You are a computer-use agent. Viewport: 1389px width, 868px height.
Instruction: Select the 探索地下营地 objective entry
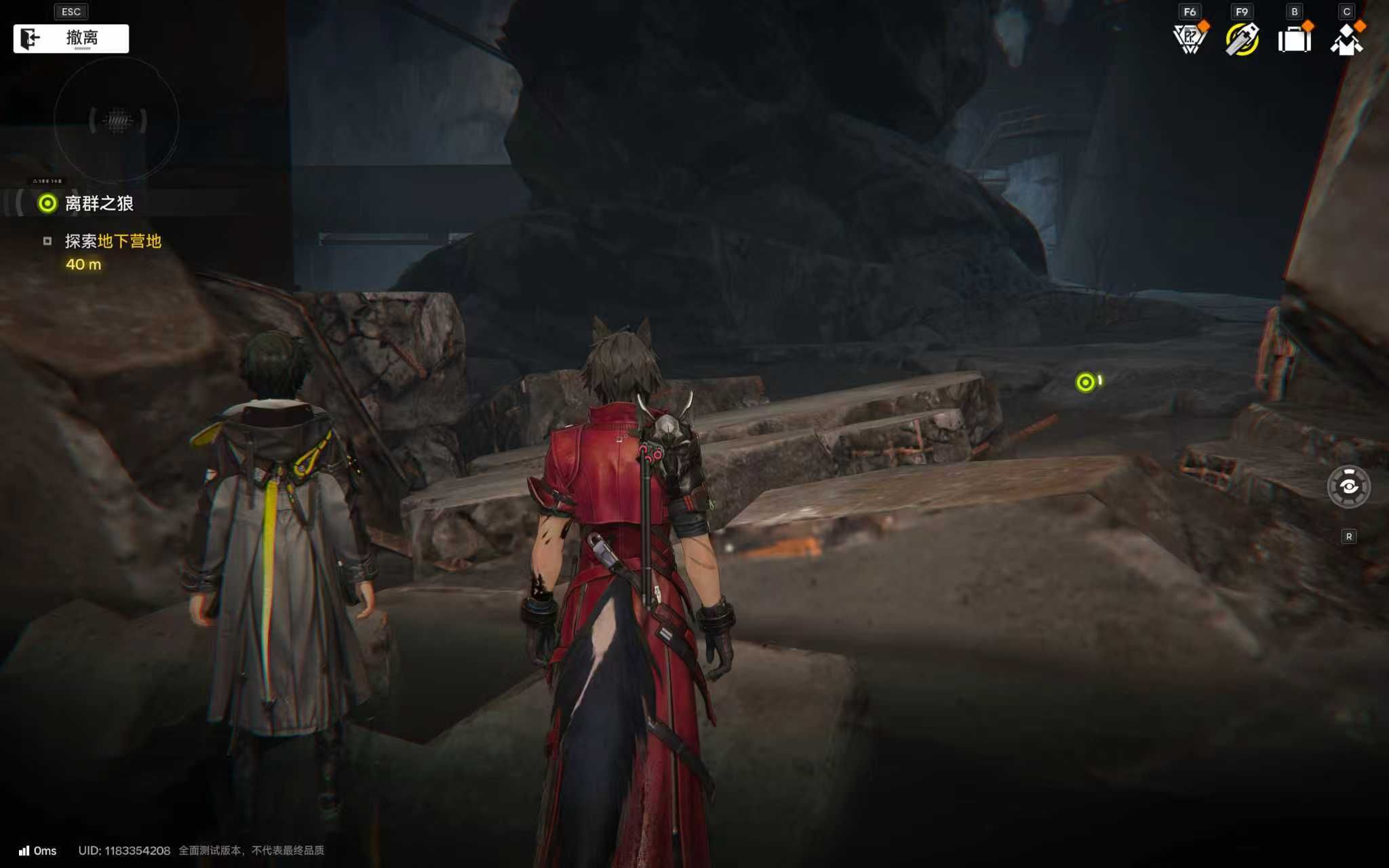113,241
